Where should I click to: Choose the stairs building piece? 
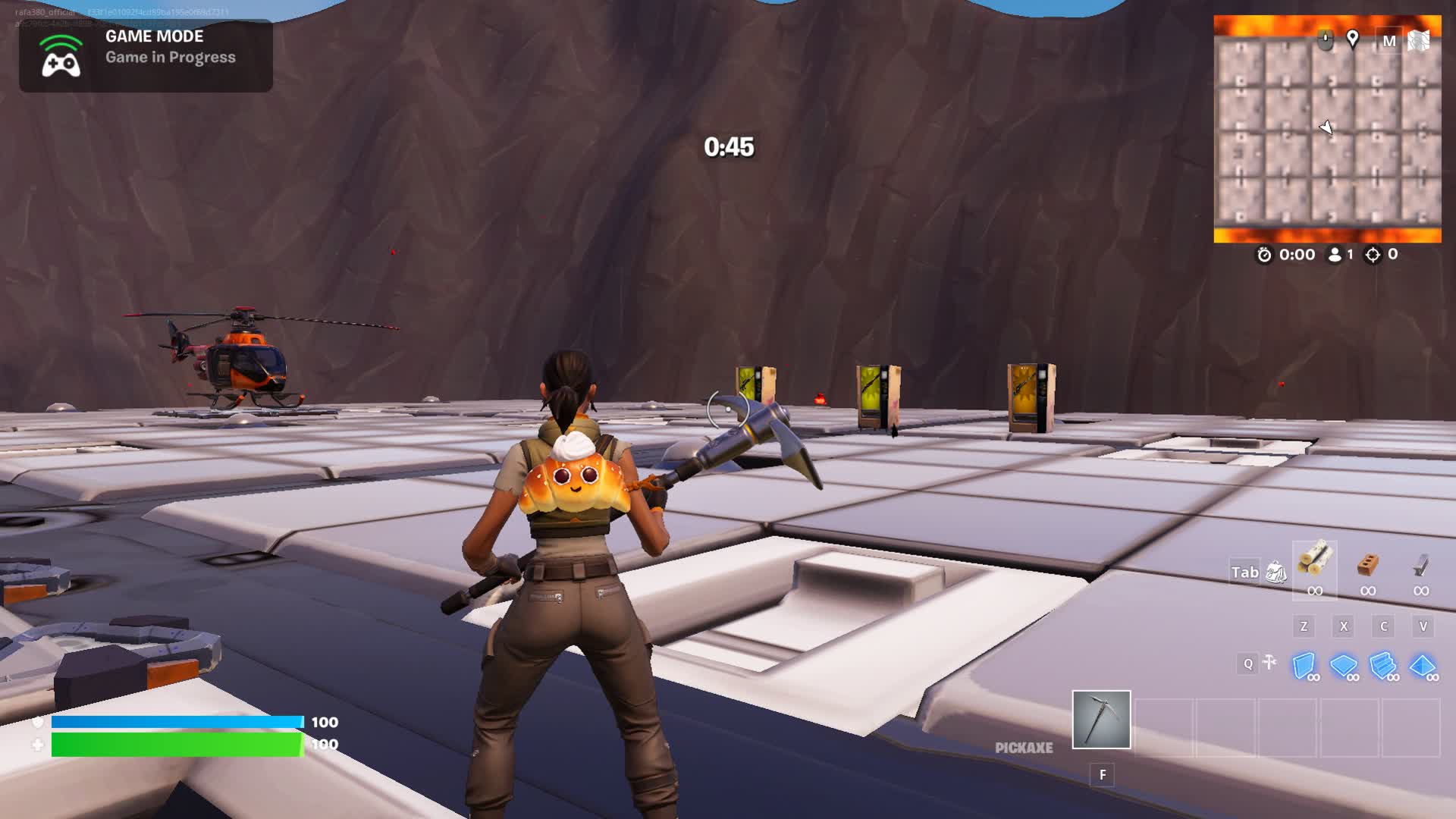point(1383,666)
